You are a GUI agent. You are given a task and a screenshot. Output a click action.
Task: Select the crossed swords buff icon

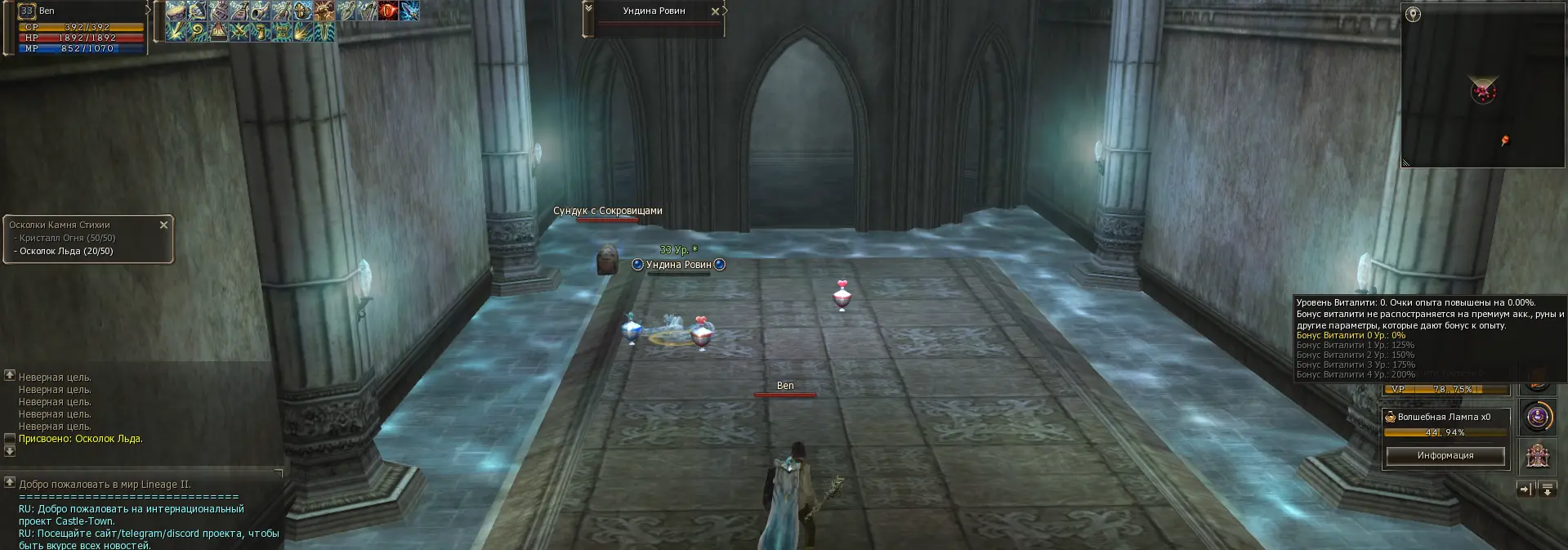(239, 33)
